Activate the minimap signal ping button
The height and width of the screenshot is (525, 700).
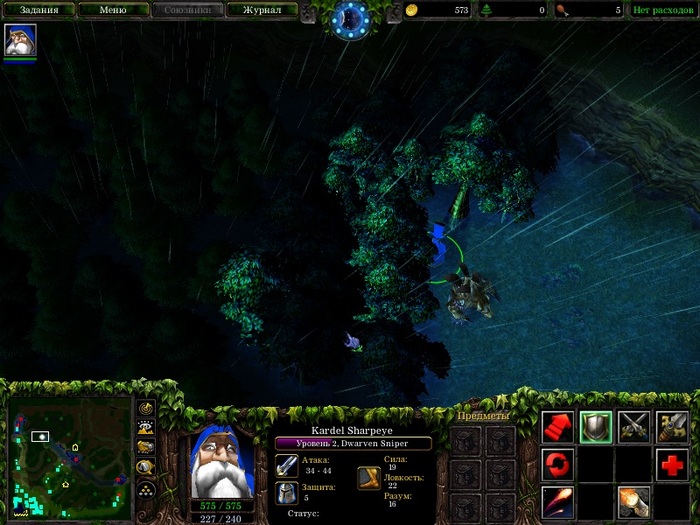point(147,408)
